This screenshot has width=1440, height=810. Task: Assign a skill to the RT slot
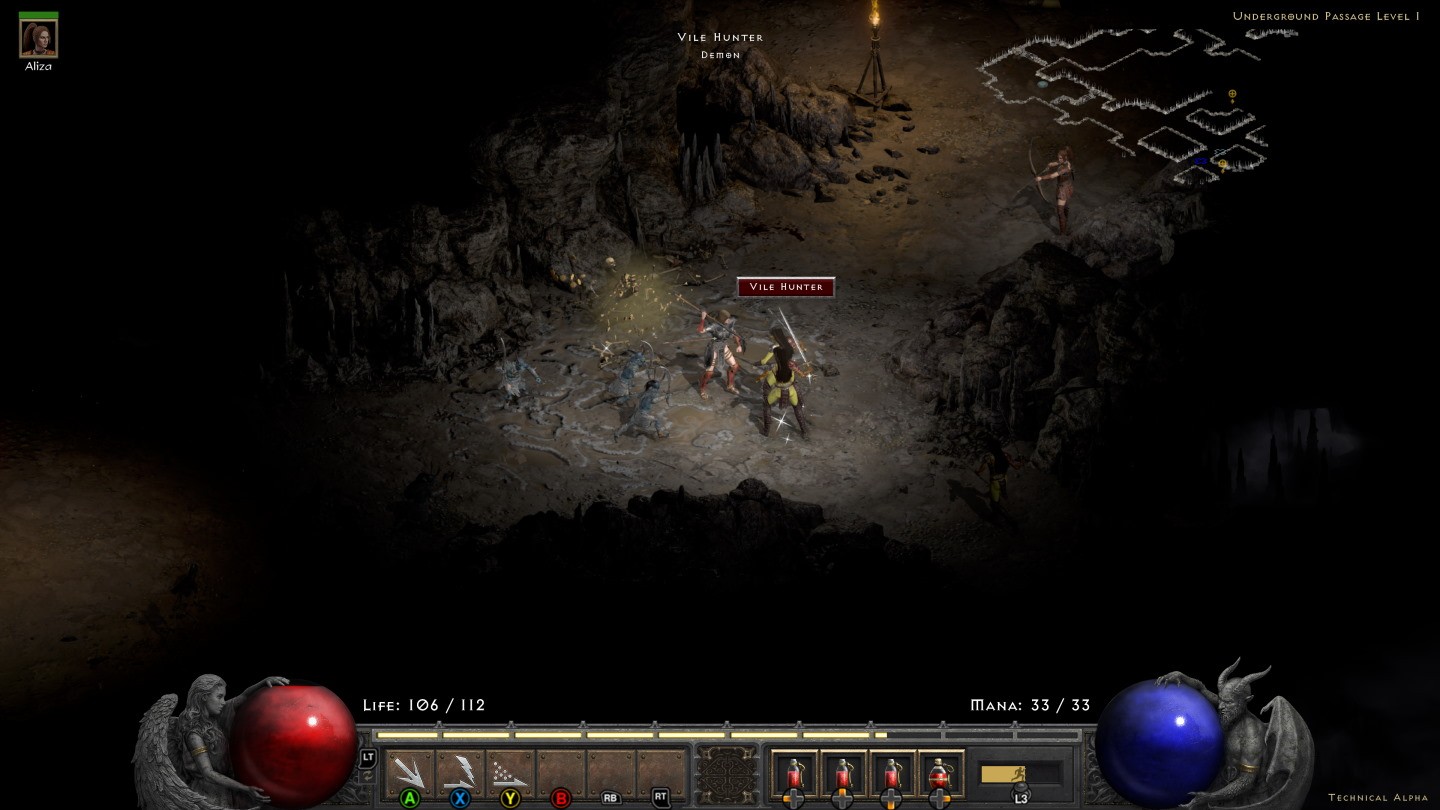(x=660, y=770)
